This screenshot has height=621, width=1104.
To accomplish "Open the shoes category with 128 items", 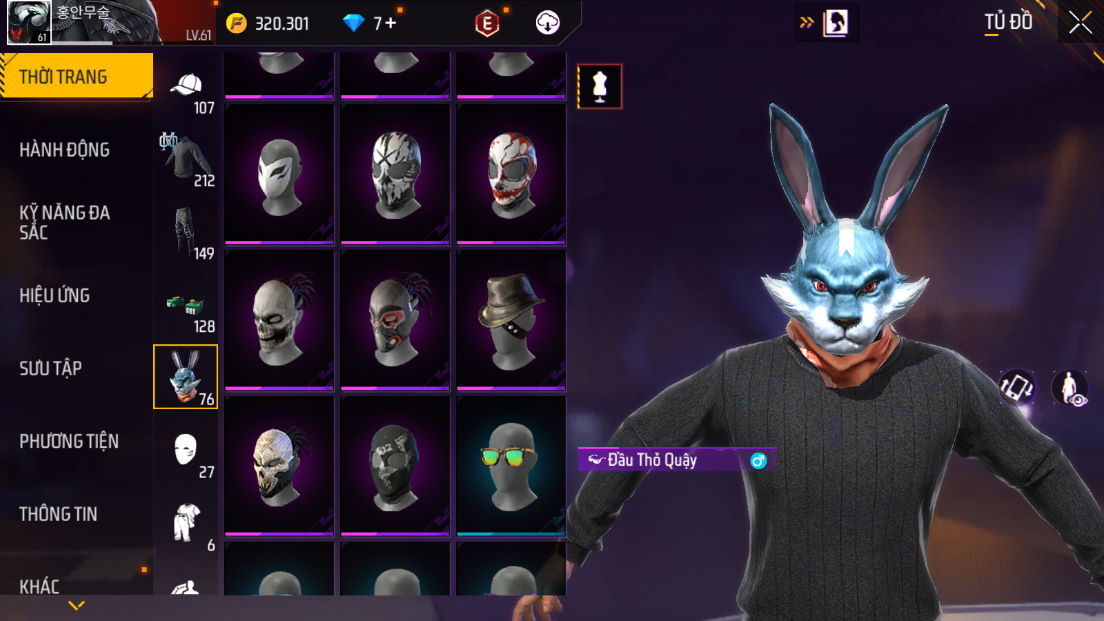I will pyautogui.click(x=187, y=306).
